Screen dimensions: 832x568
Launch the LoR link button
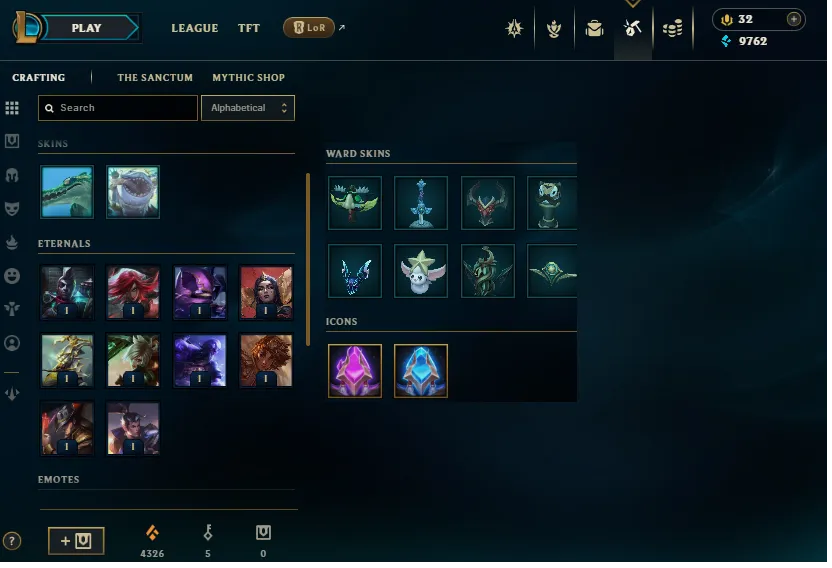(x=309, y=28)
